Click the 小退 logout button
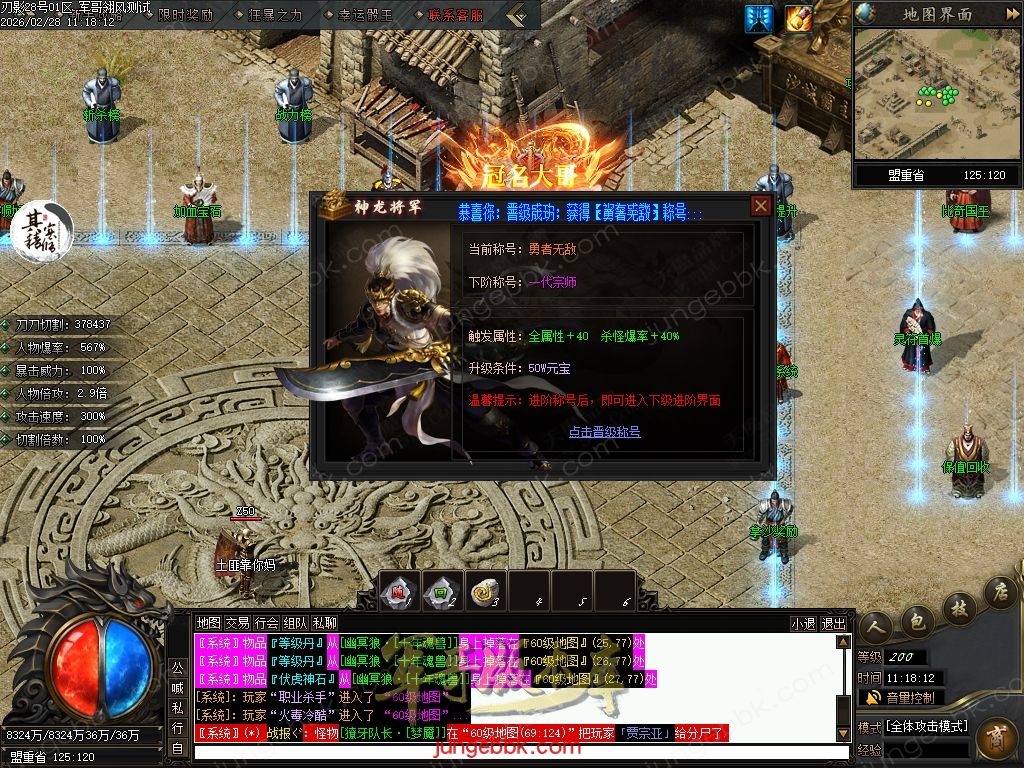Viewport: 1024px width, 768px height. point(803,623)
